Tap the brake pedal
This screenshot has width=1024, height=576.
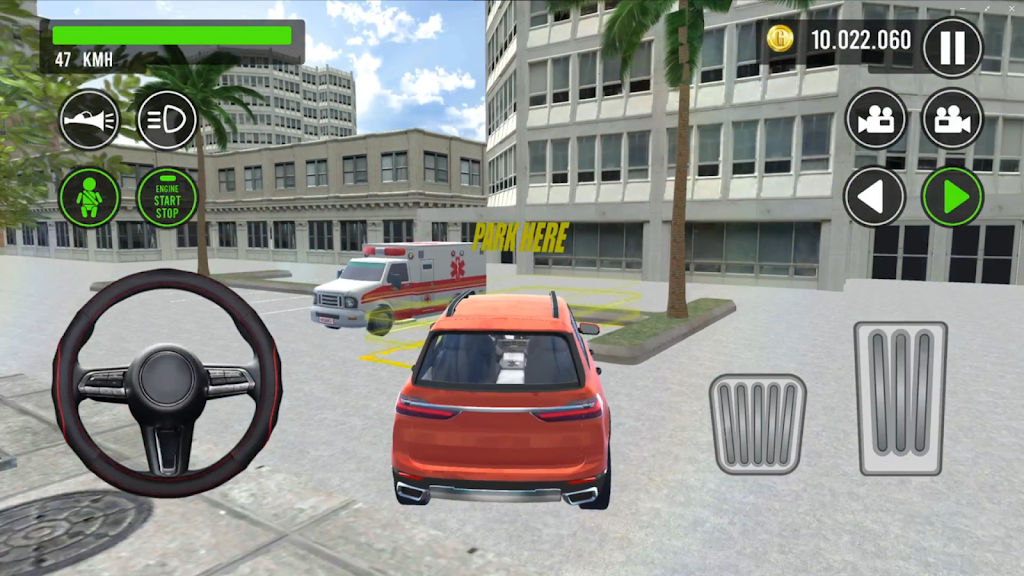pyautogui.click(x=758, y=423)
